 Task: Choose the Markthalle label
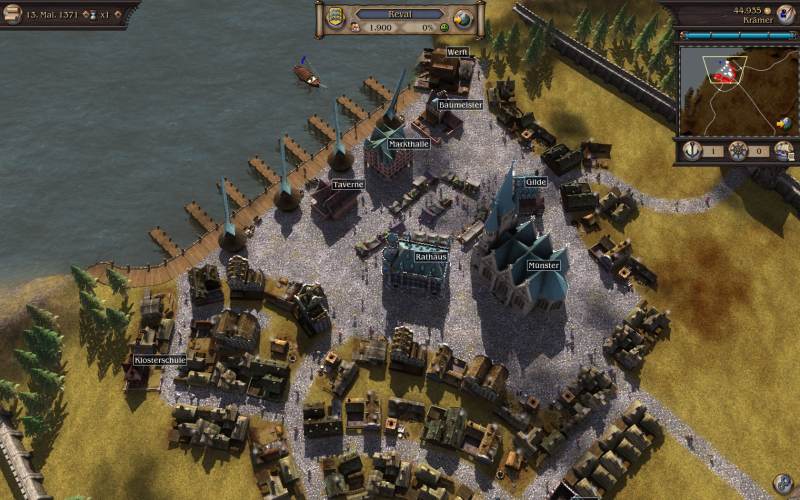click(409, 144)
